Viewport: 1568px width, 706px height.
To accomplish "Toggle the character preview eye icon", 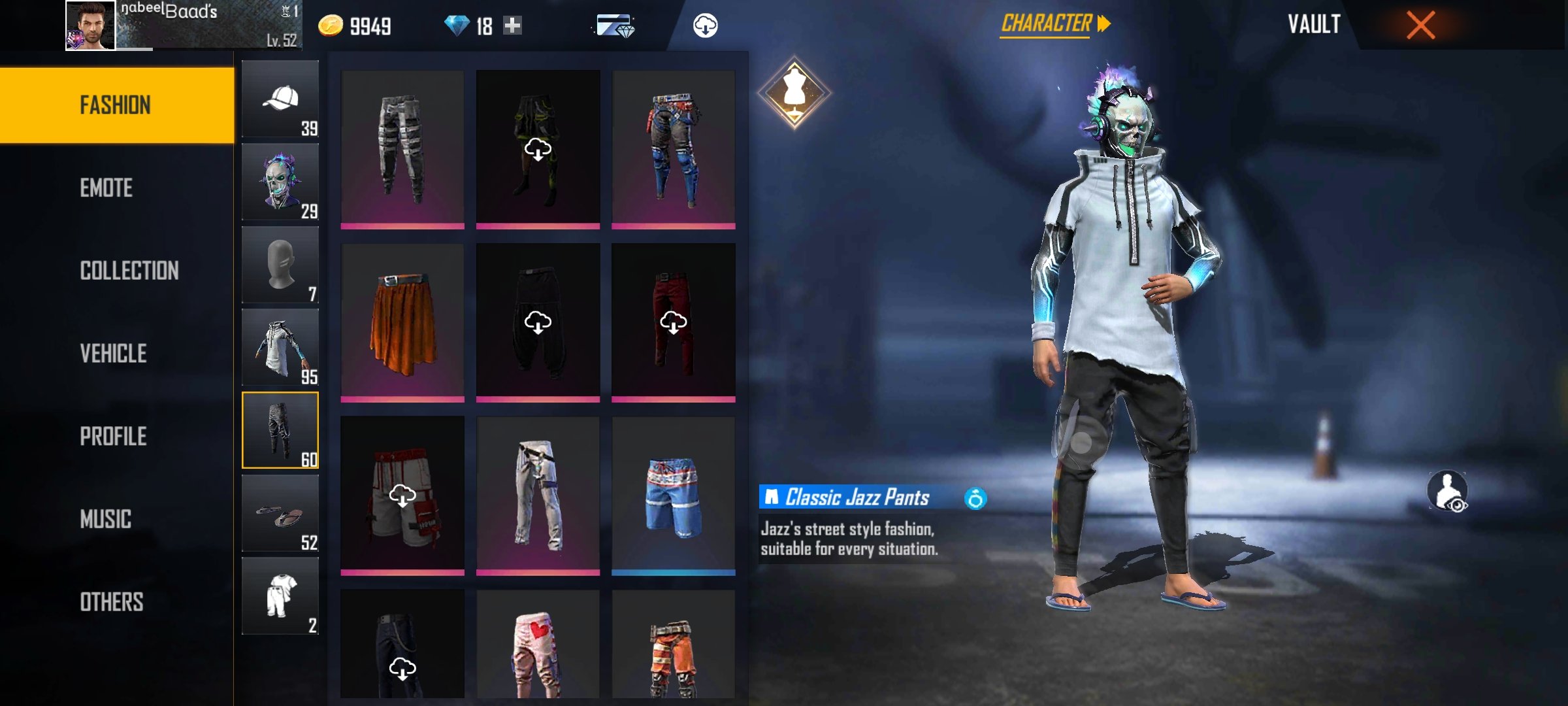I will (1448, 491).
